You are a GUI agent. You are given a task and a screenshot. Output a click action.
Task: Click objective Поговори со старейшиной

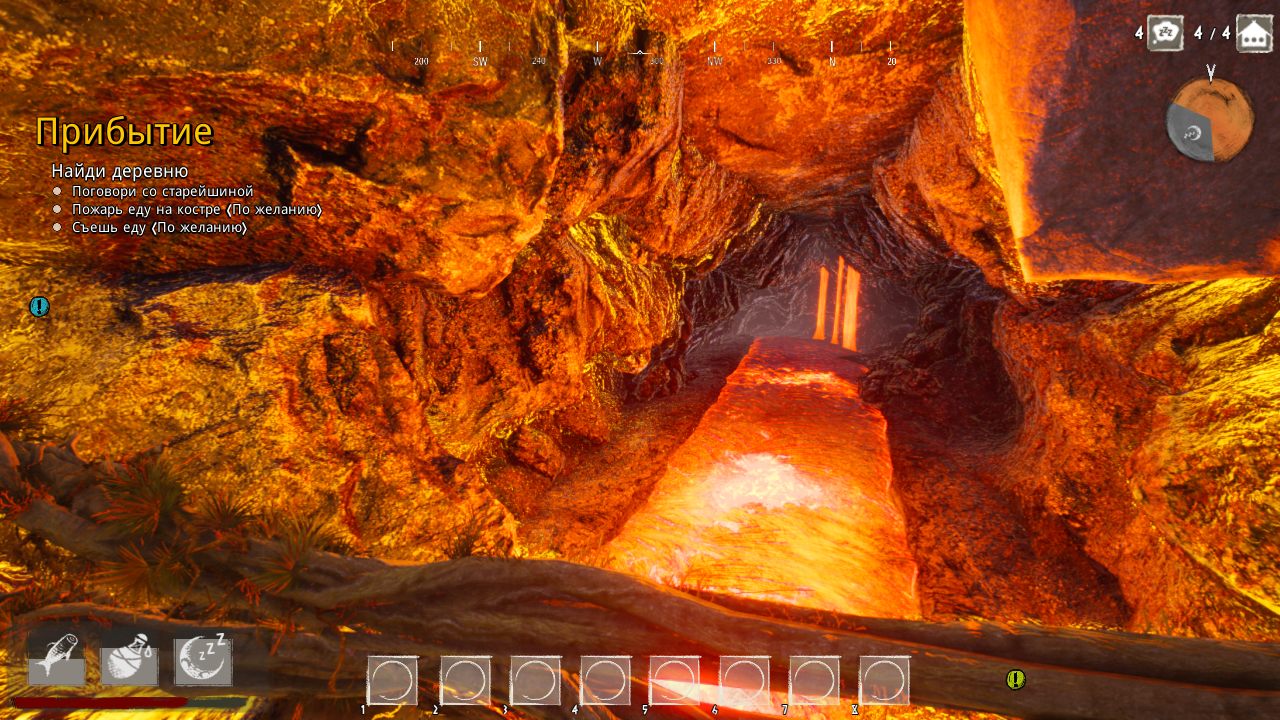pos(163,190)
